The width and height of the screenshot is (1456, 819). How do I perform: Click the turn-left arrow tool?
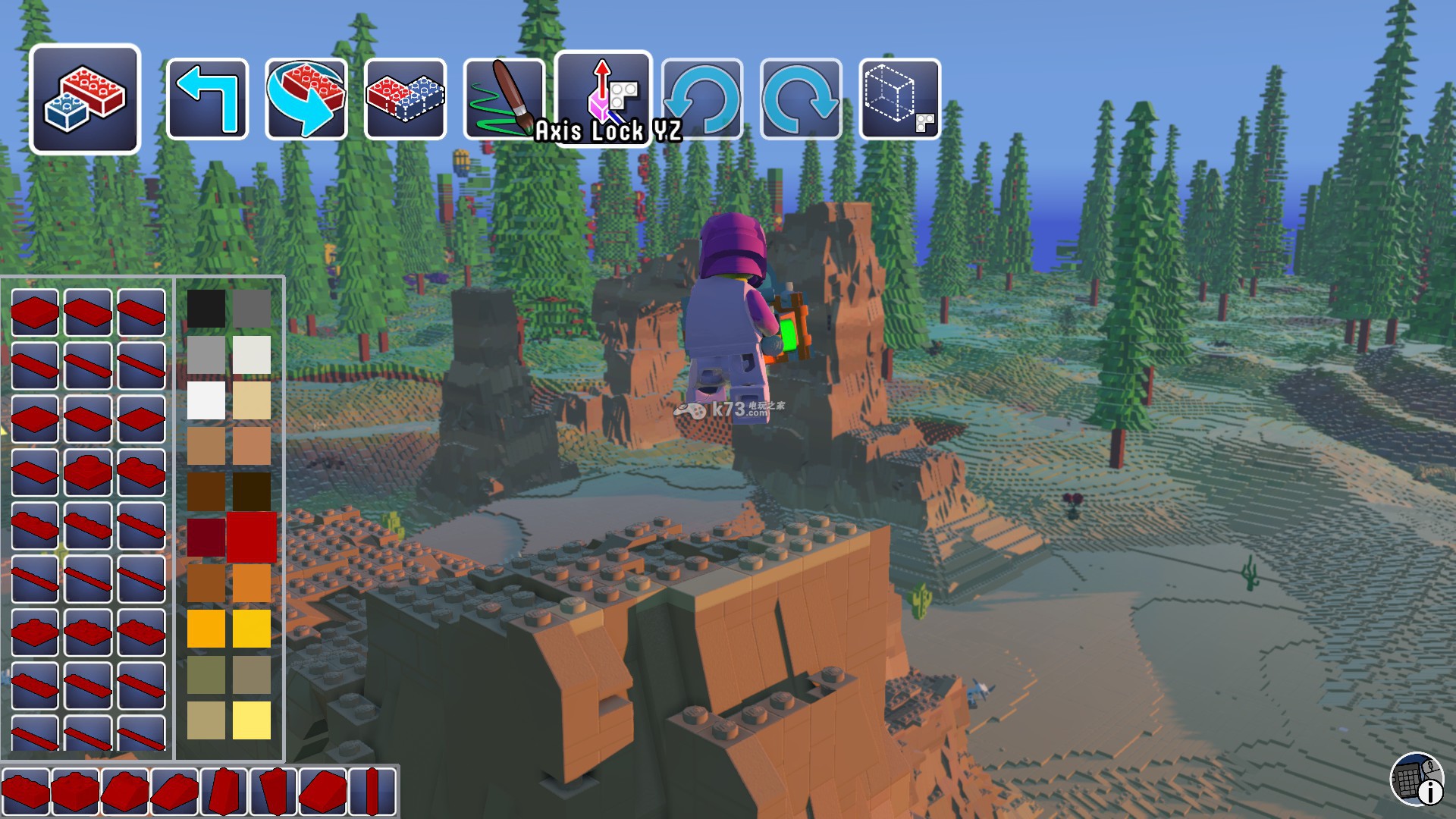click(x=207, y=99)
